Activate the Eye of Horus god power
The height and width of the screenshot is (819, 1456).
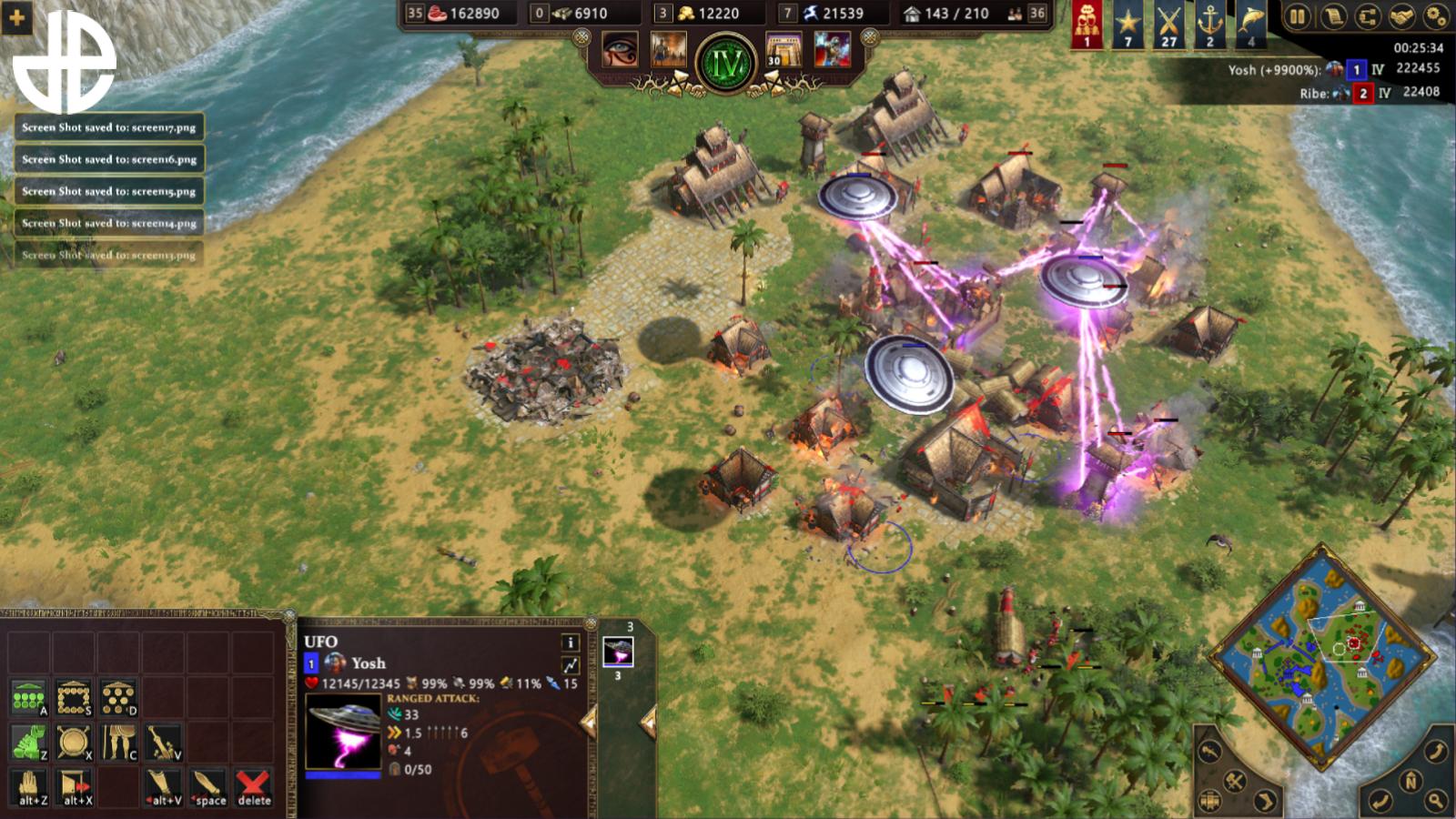tap(621, 49)
